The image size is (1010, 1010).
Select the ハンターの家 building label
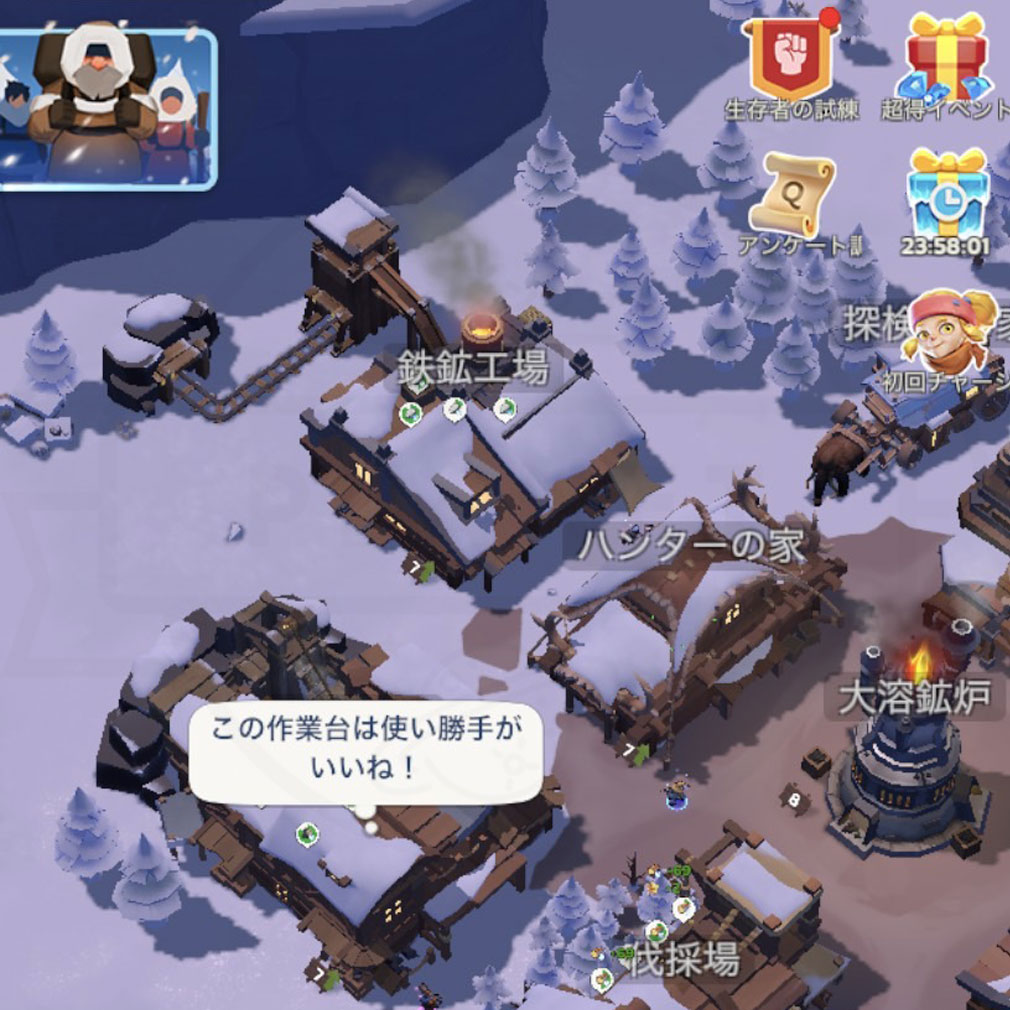pyautogui.click(x=691, y=546)
